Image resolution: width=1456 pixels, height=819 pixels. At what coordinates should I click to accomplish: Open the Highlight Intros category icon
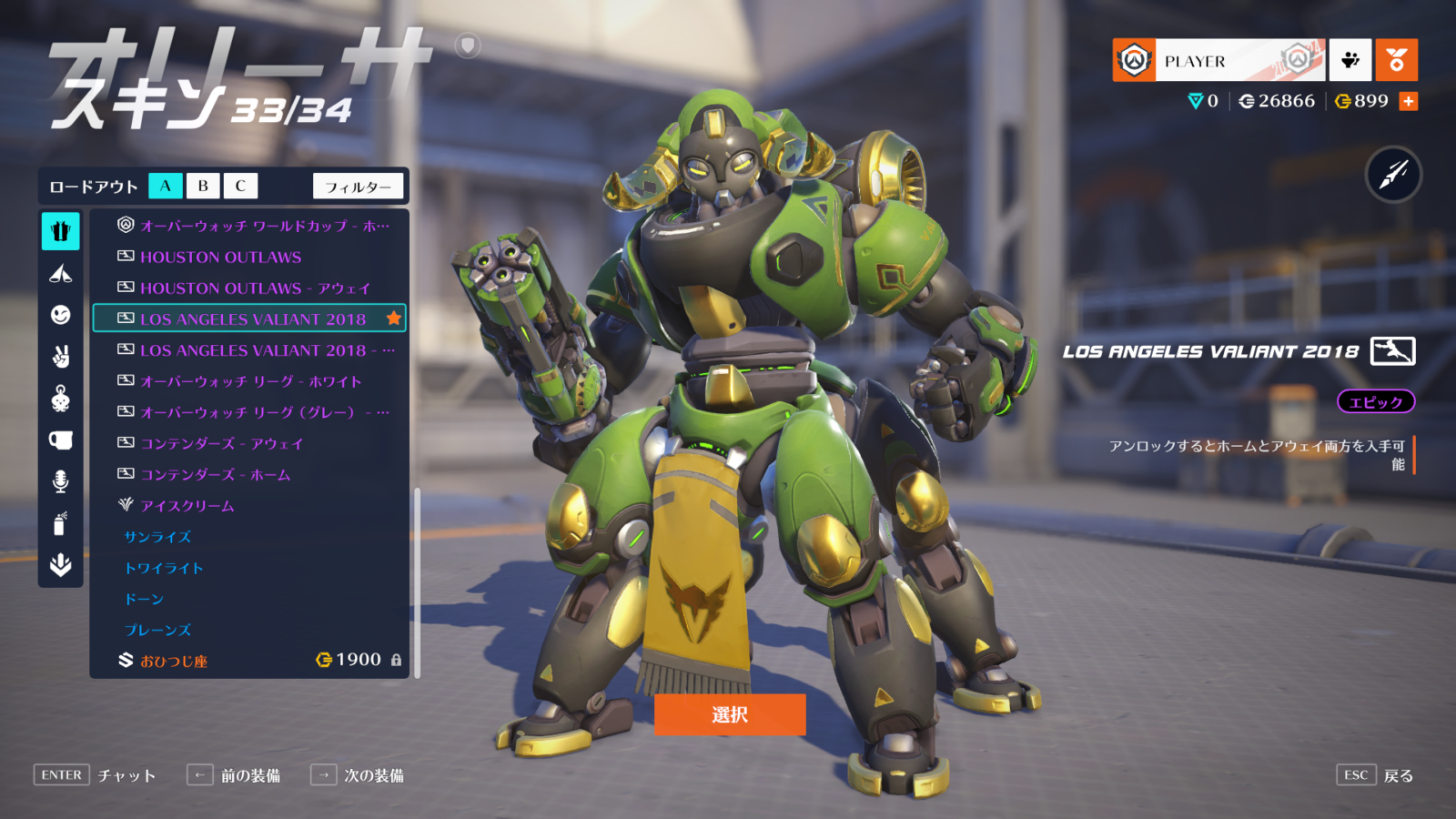coord(60,273)
